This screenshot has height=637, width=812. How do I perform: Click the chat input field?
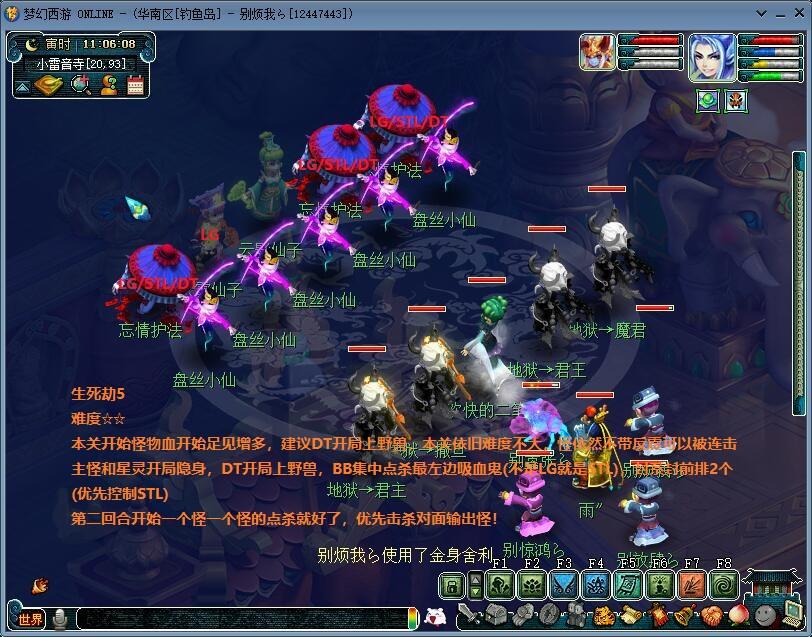240,619
